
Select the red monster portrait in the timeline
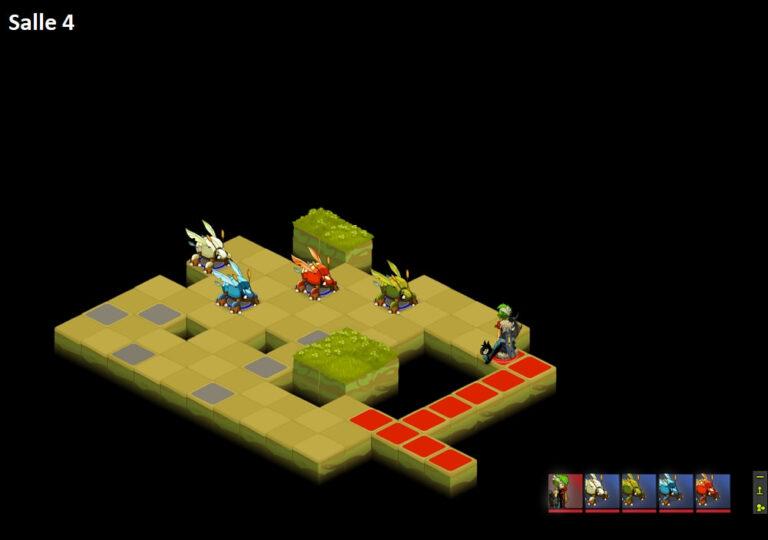click(x=713, y=491)
